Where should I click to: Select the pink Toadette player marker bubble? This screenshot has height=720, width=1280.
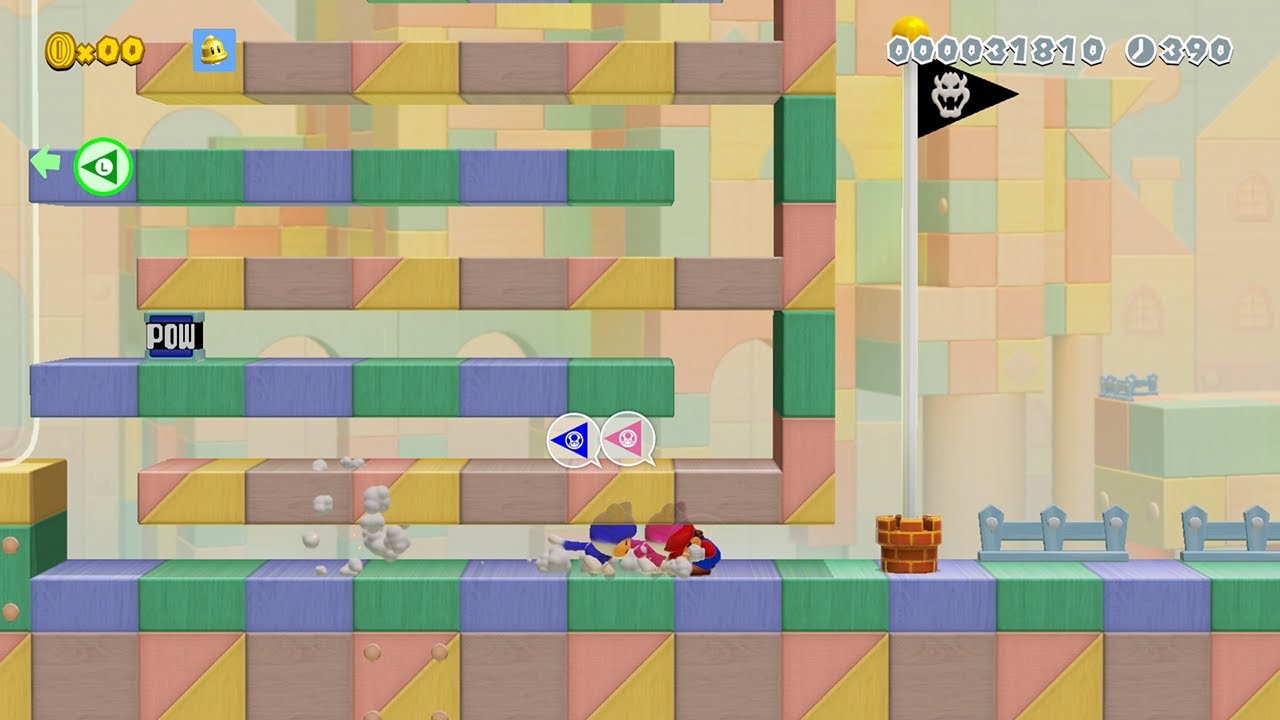pyautogui.click(x=628, y=438)
